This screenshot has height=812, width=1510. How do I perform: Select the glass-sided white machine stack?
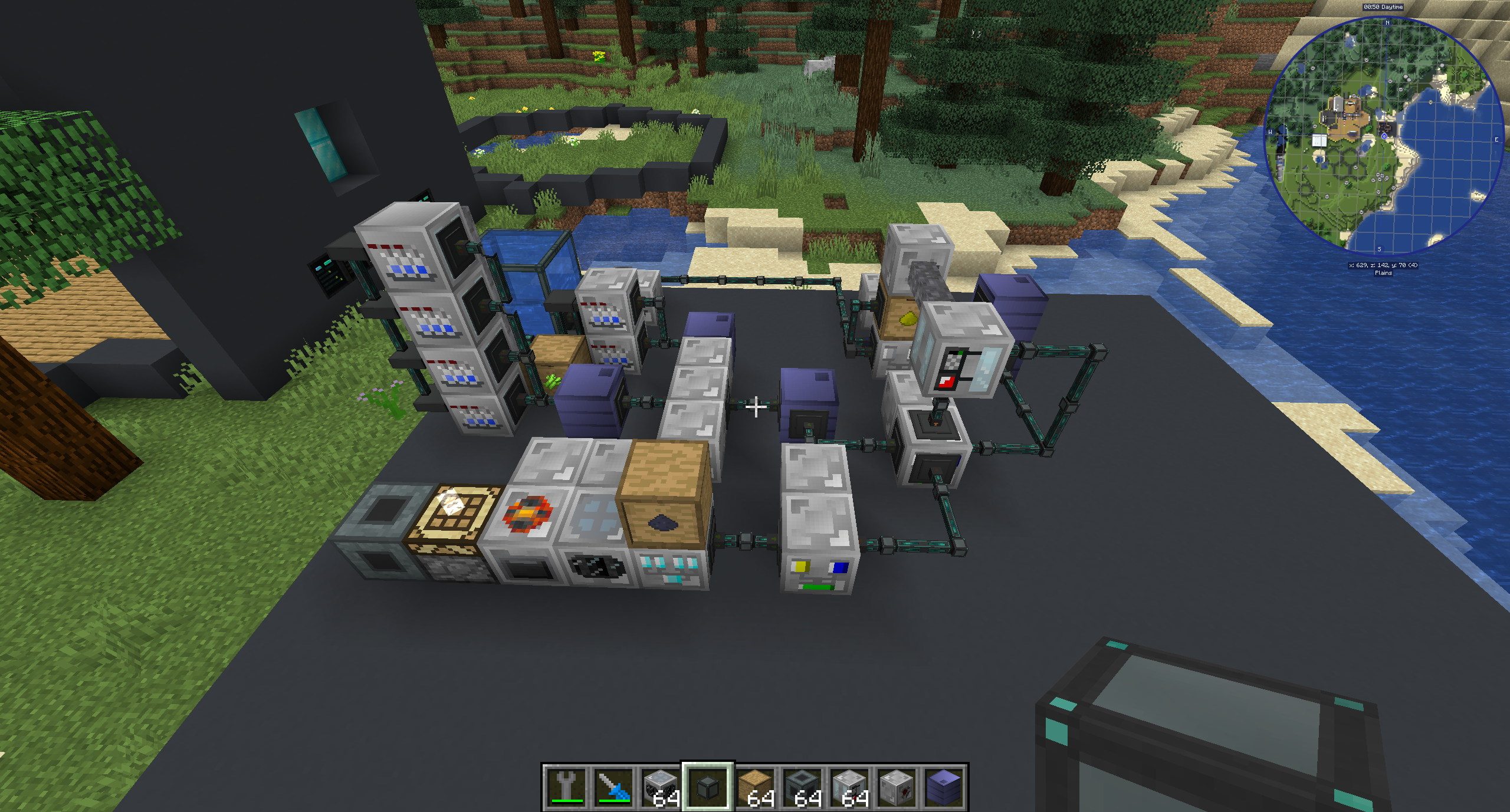(x=849, y=787)
